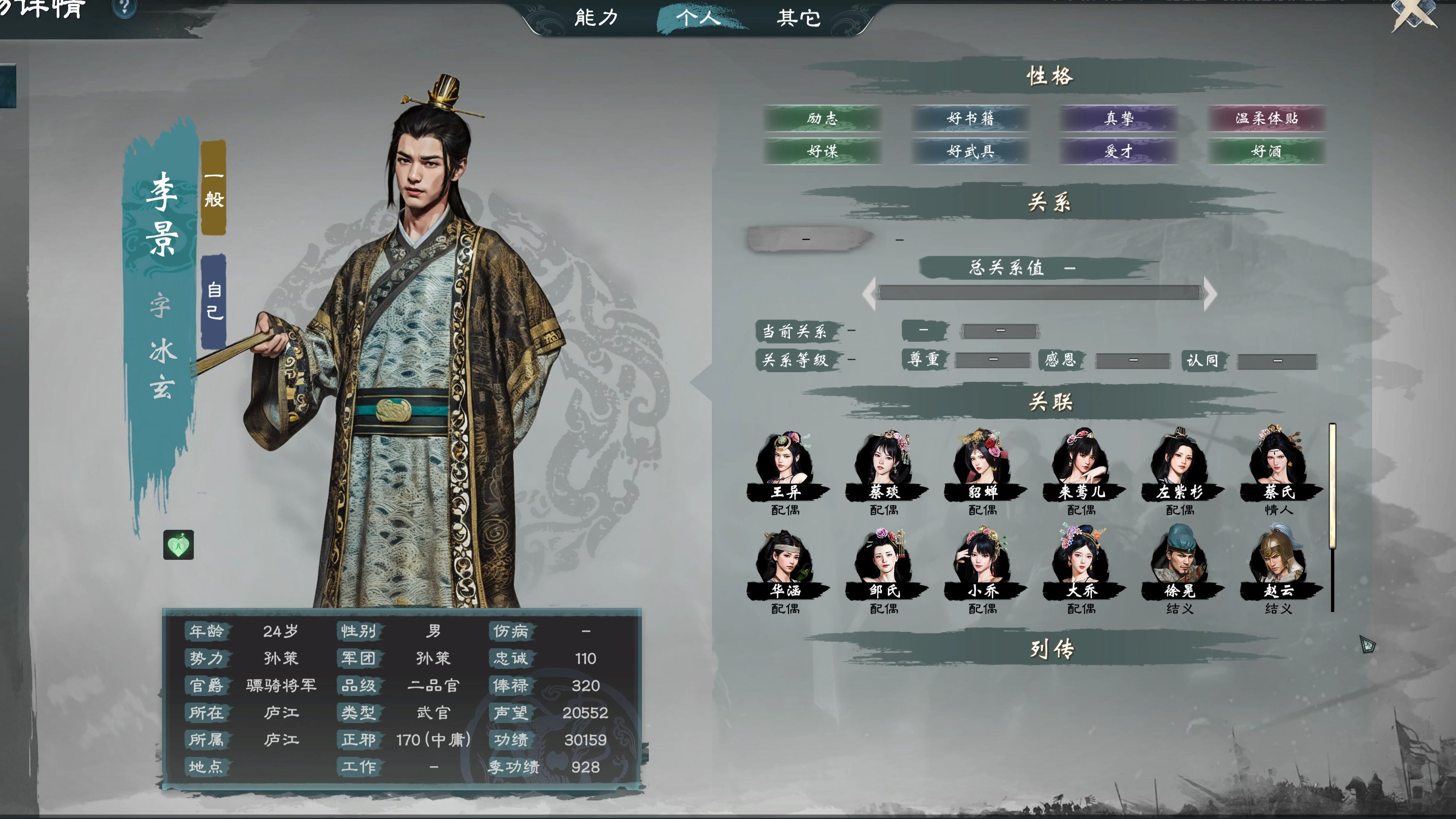Screen dimensions: 1456x819
Task: Click the green heart icon
Action: pos(178,545)
